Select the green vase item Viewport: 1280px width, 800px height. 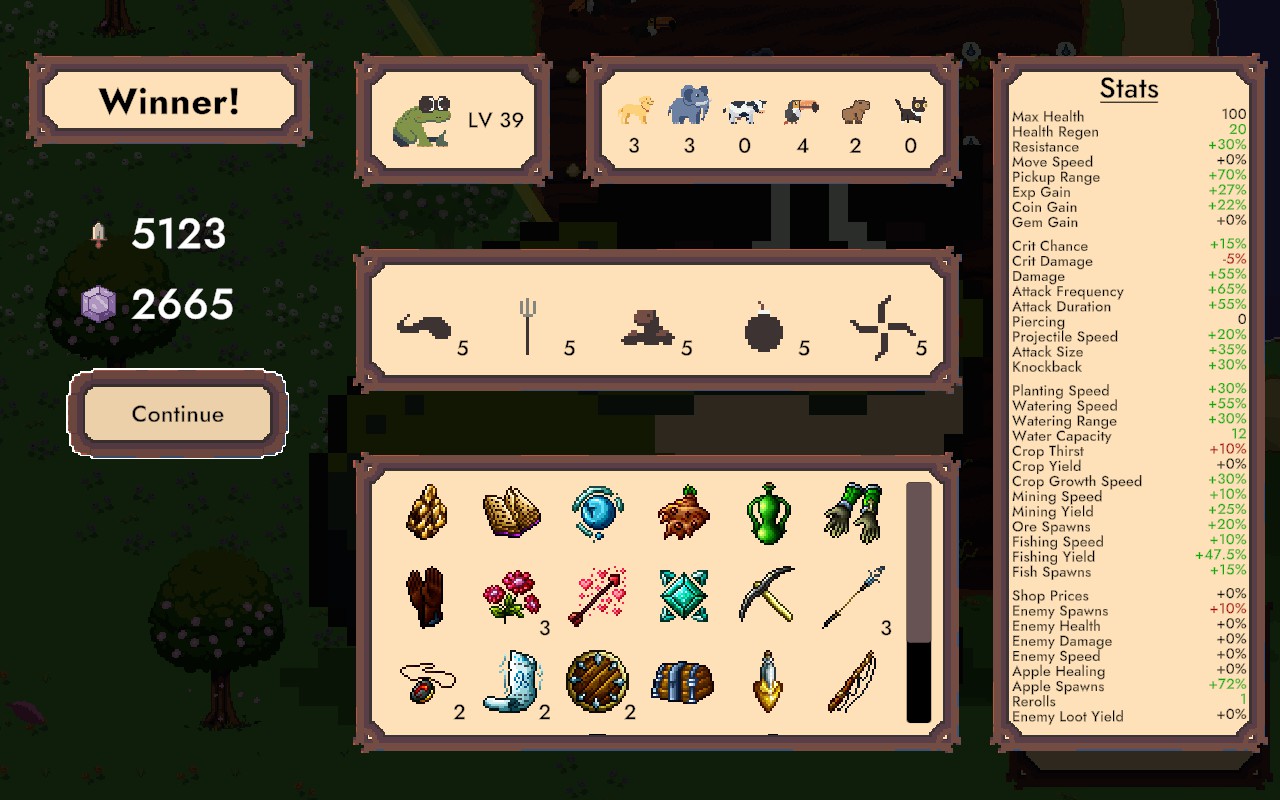click(768, 514)
